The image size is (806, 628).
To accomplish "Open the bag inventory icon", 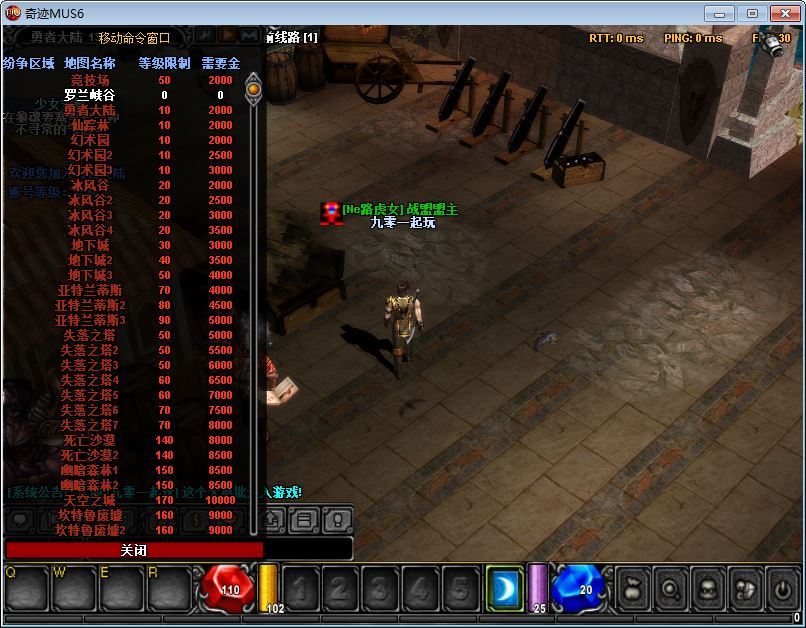I will [x=634, y=588].
